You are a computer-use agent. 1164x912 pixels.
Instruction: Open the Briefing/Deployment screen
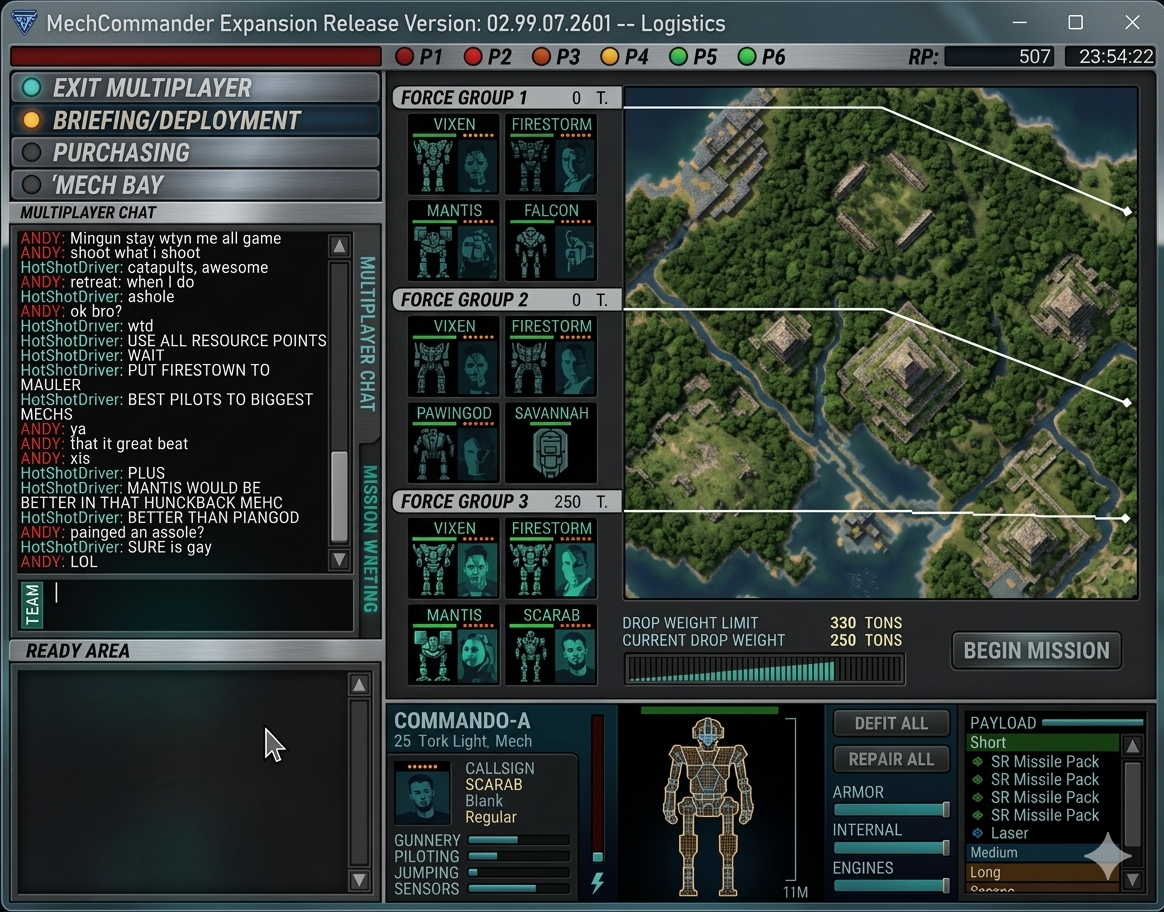pyautogui.click(x=195, y=120)
